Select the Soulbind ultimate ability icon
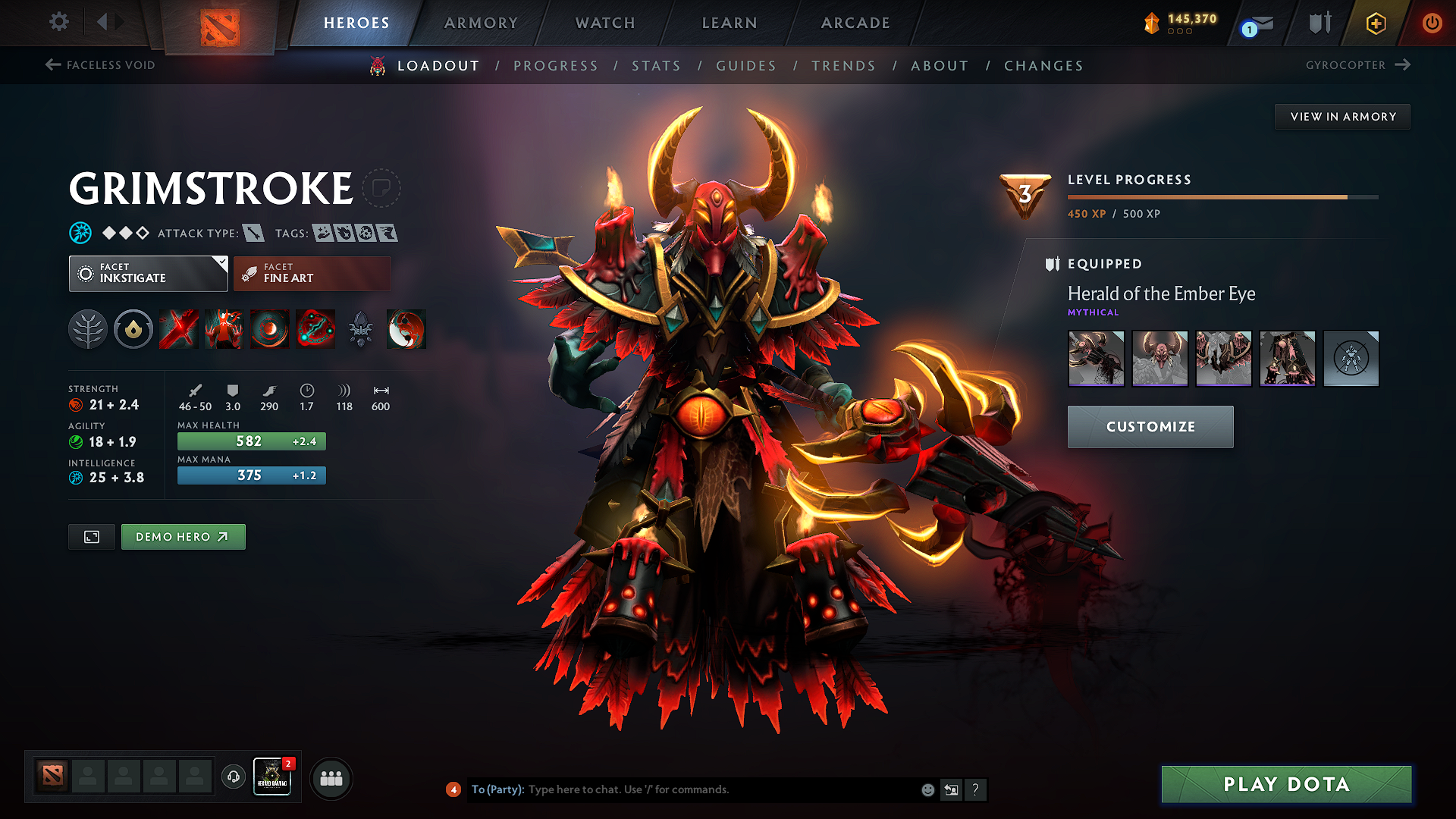 point(315,329)
